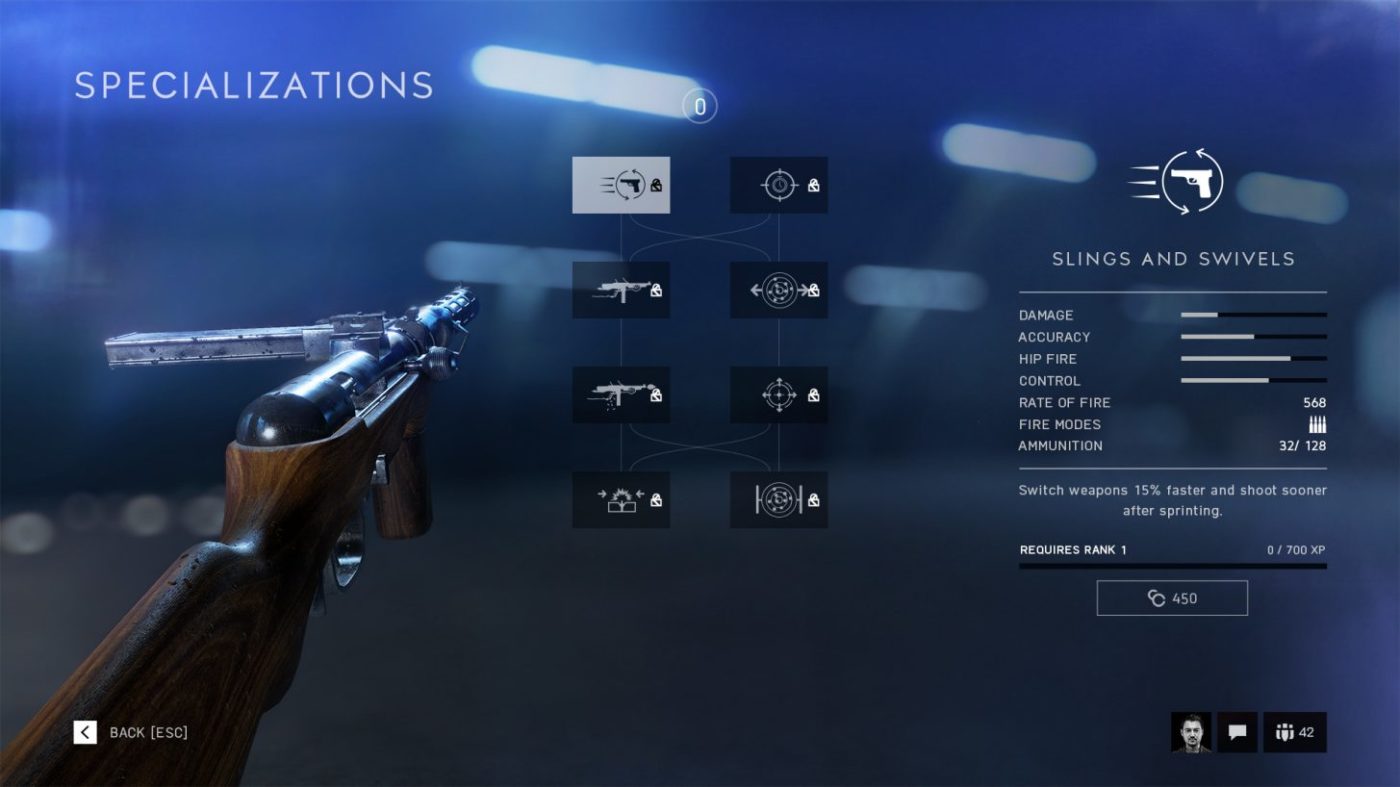
Task: Click the recoil buffer target specialization
Action: [778, 500]
